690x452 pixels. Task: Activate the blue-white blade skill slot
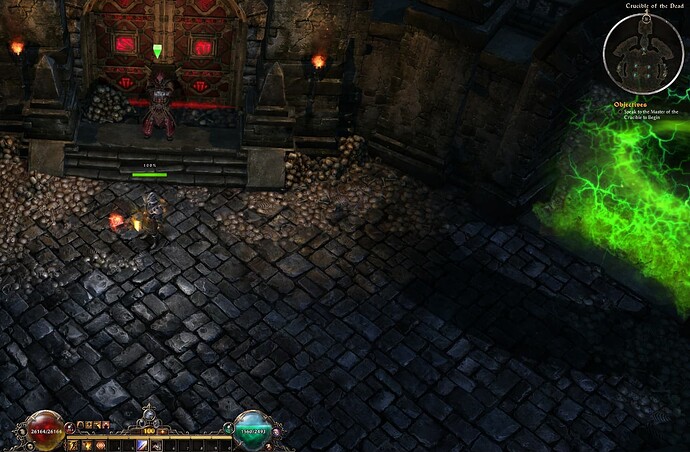point(142,445)
